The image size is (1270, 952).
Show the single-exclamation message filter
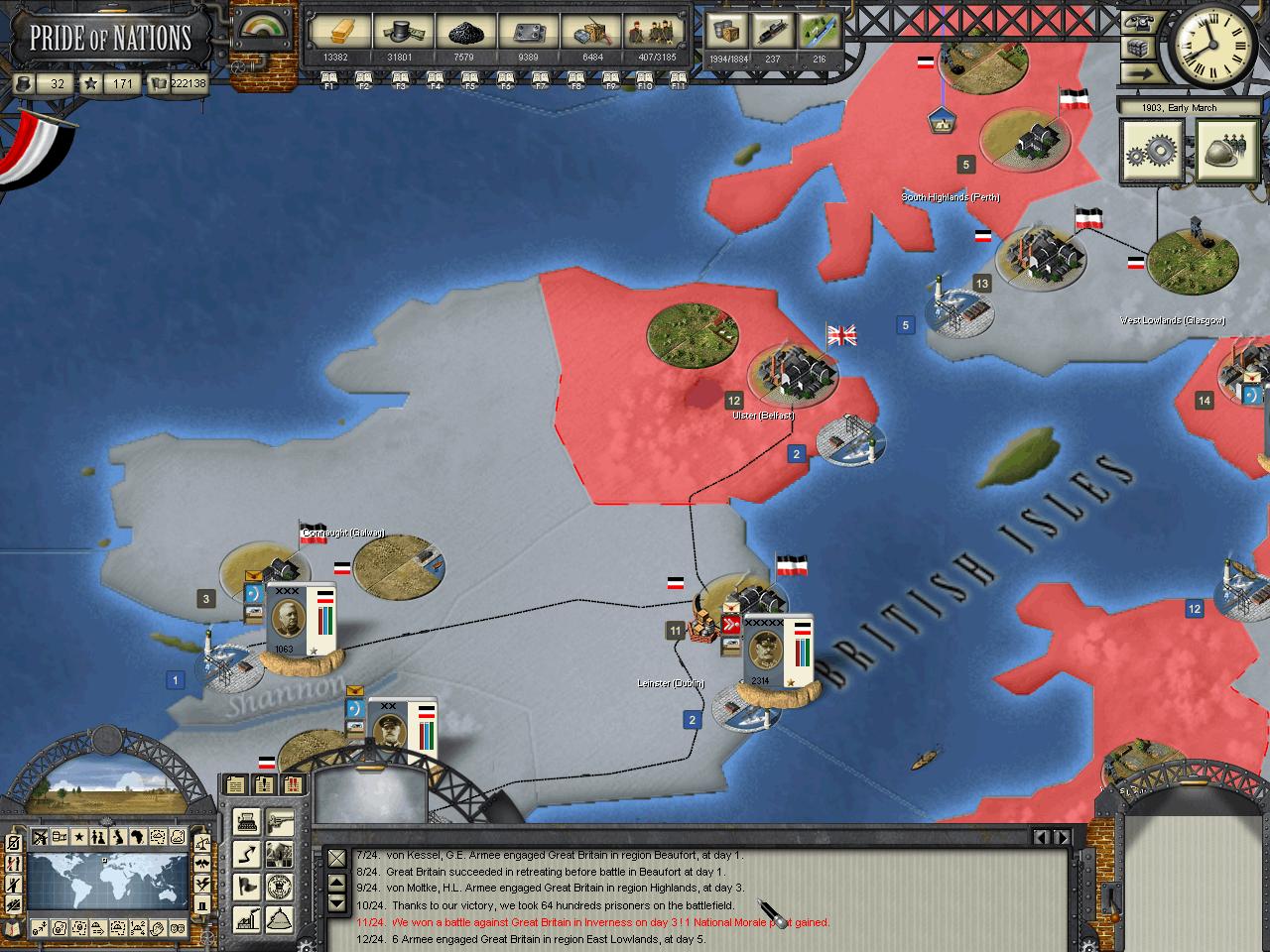(x=263, y=784)
